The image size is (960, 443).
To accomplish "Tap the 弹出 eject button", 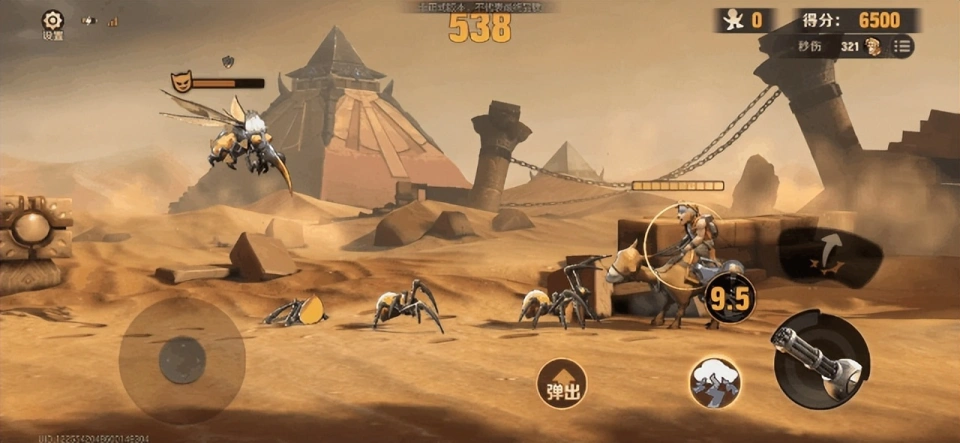I will [x=560, y=384].
